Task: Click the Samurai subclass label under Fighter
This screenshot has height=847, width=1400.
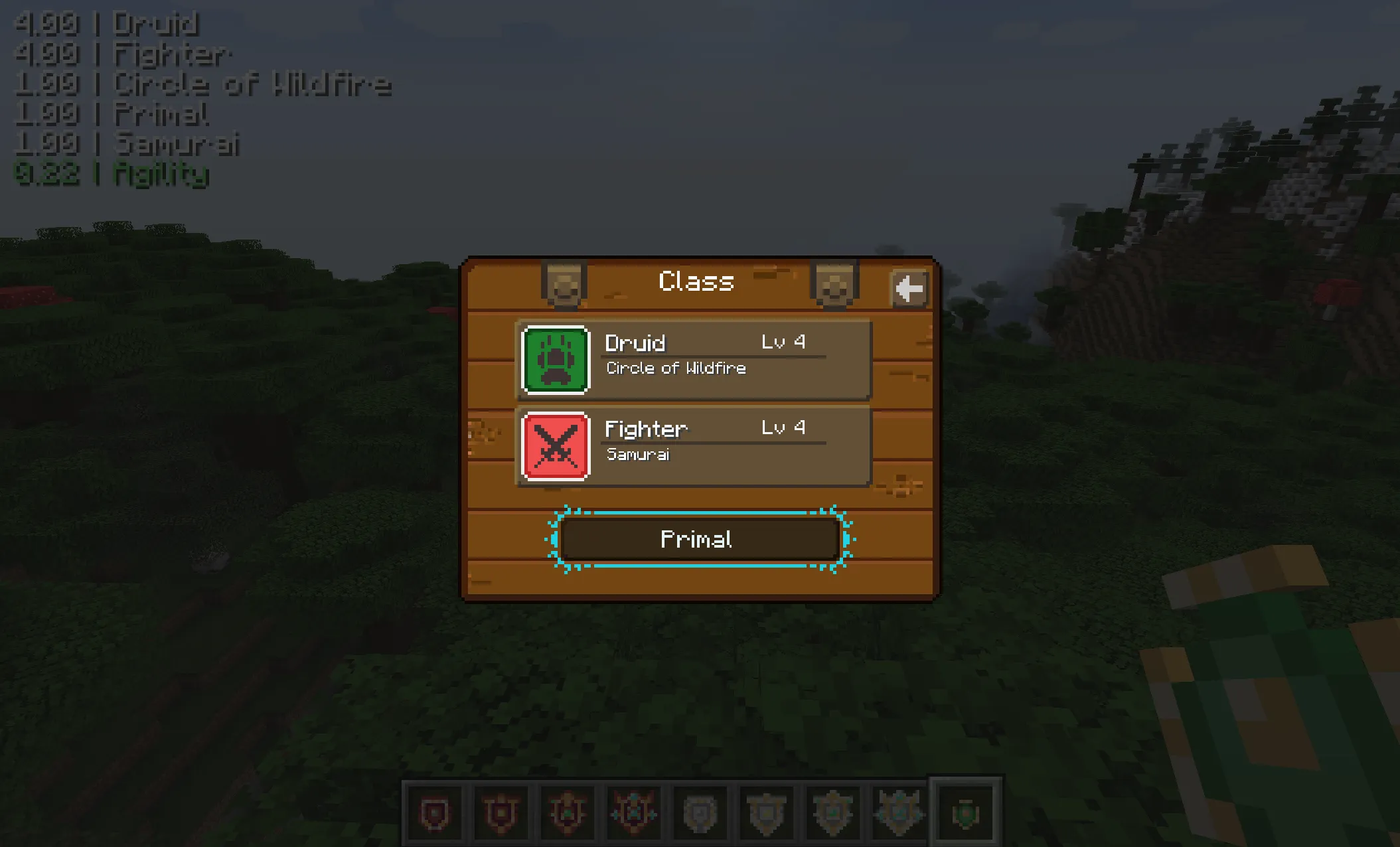Action: pyautogui.click(x=639, y=455)
